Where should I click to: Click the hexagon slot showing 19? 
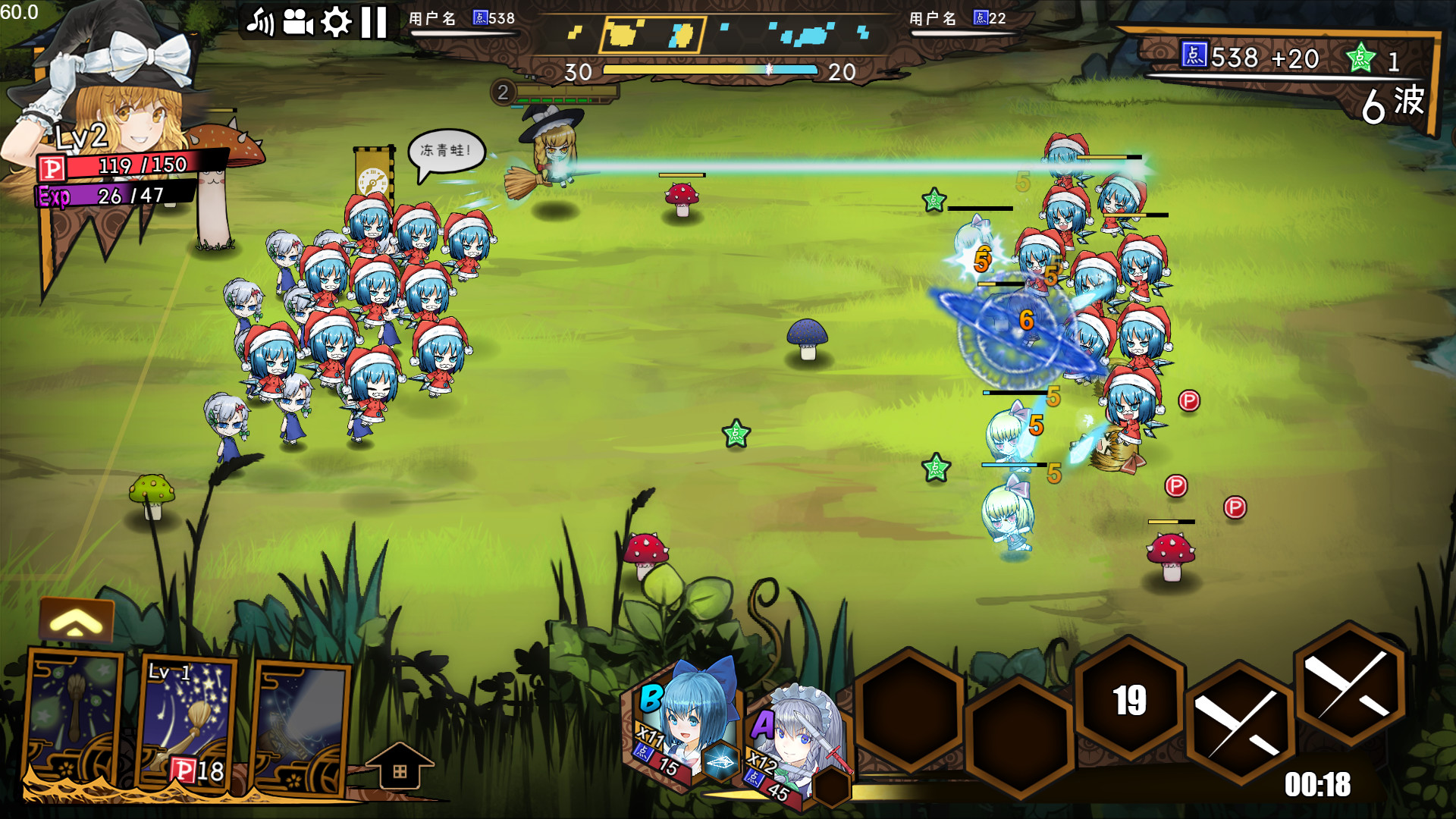1129,705
